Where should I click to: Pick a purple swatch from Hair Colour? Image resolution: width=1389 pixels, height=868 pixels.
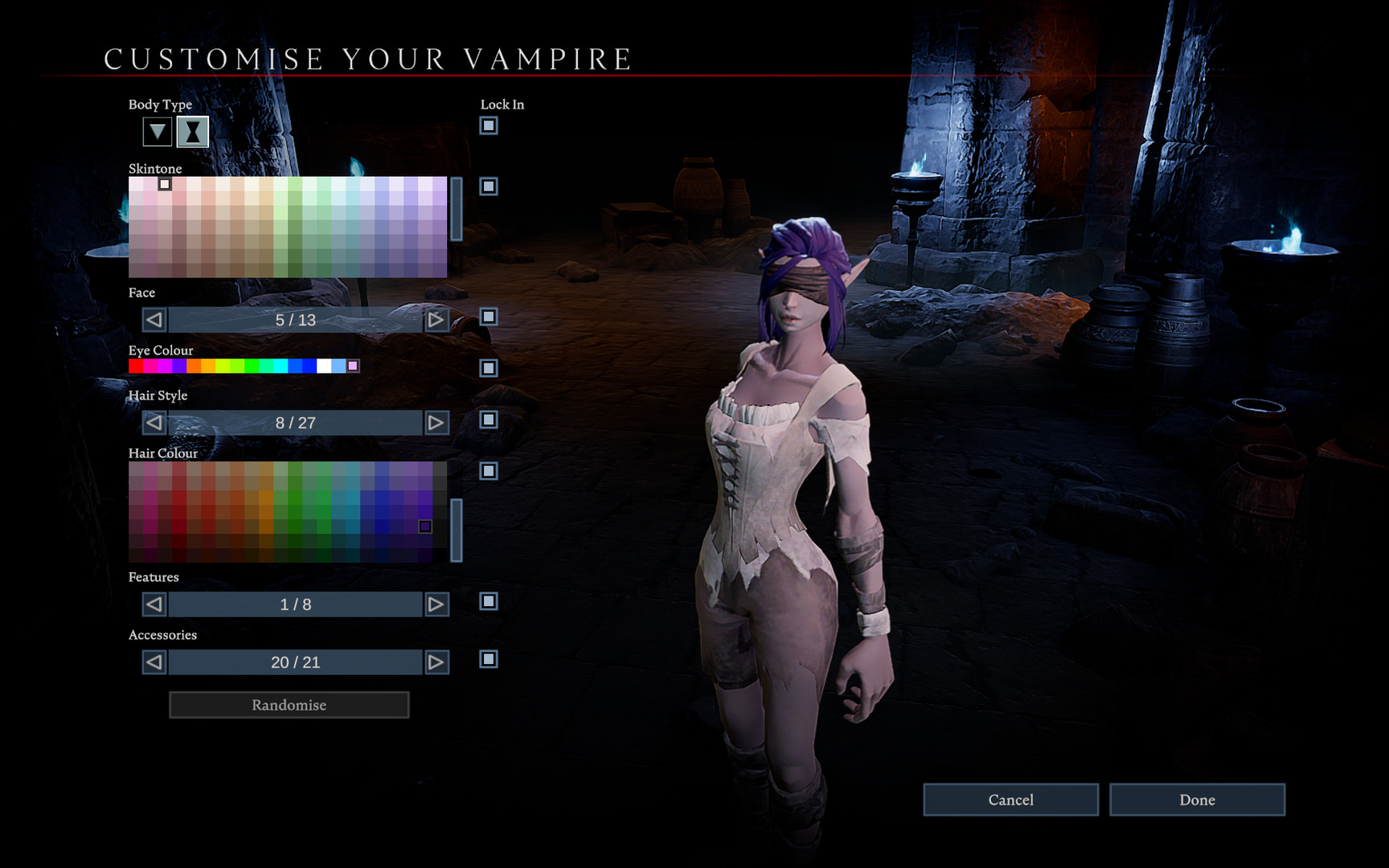click(x=425, y=526)
